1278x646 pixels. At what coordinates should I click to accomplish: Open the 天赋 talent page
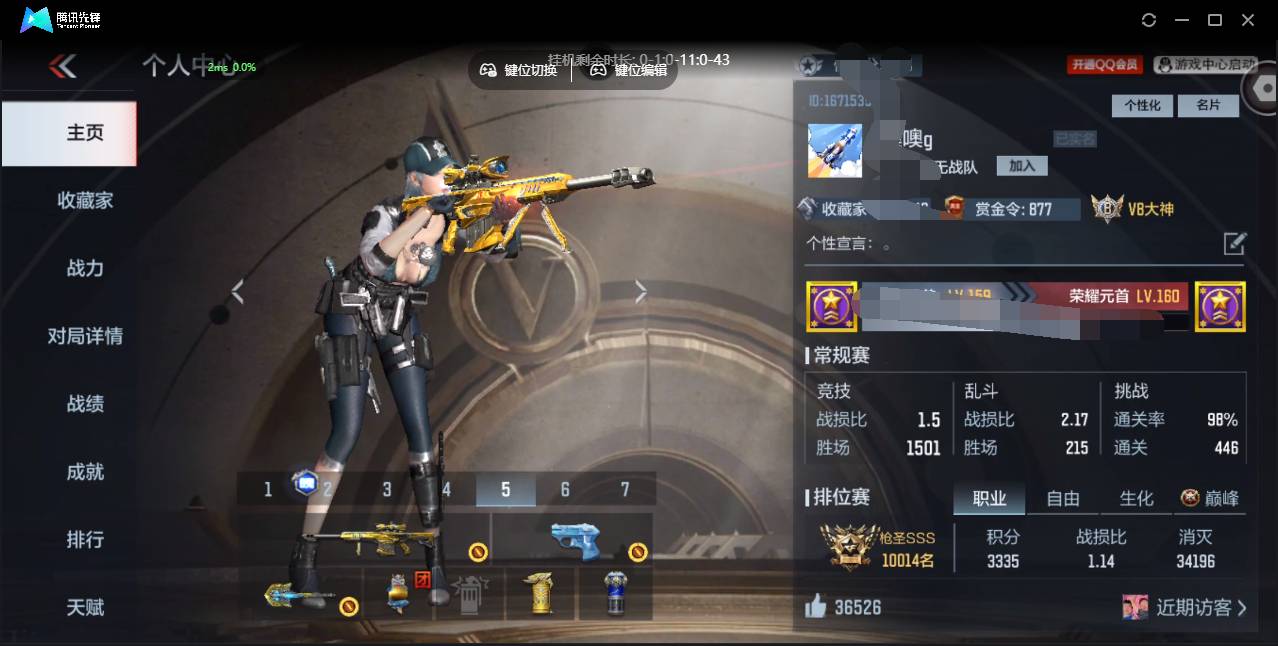click(85, 608)
